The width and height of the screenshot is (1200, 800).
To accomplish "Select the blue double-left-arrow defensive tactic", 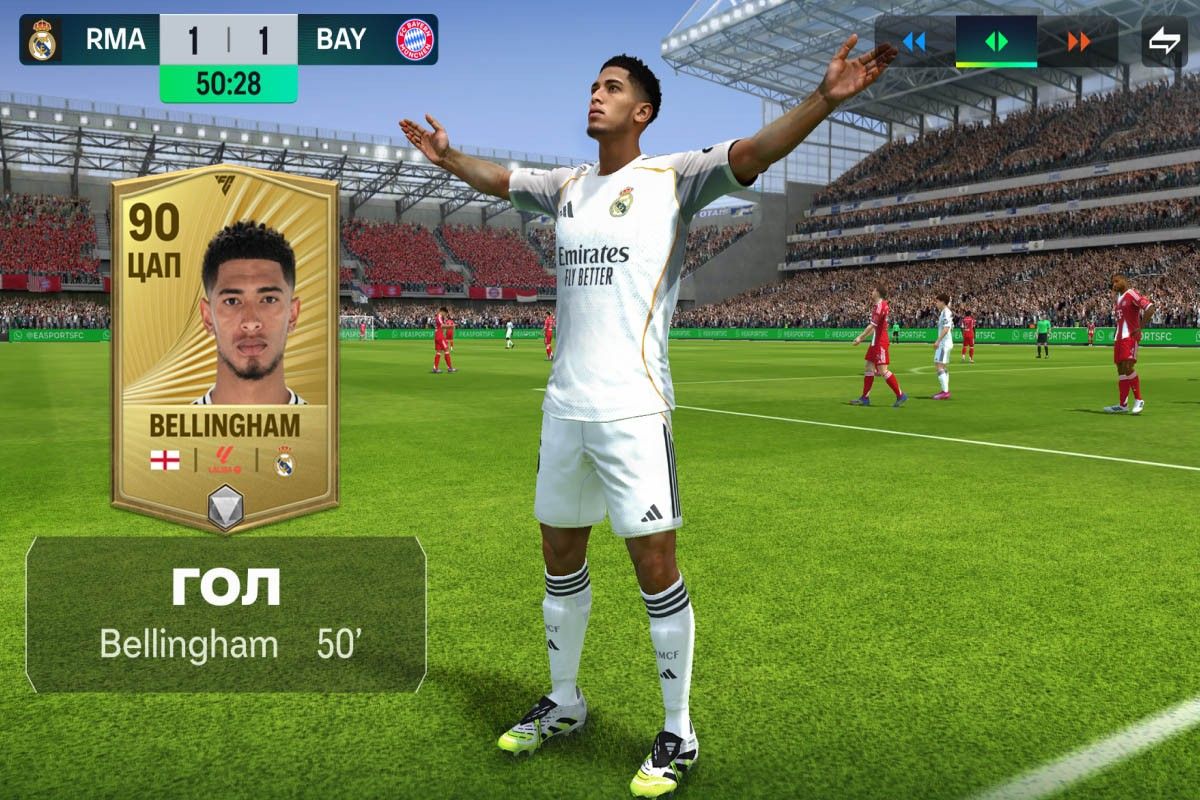I will pyautogui.click(x=914, y=42).
